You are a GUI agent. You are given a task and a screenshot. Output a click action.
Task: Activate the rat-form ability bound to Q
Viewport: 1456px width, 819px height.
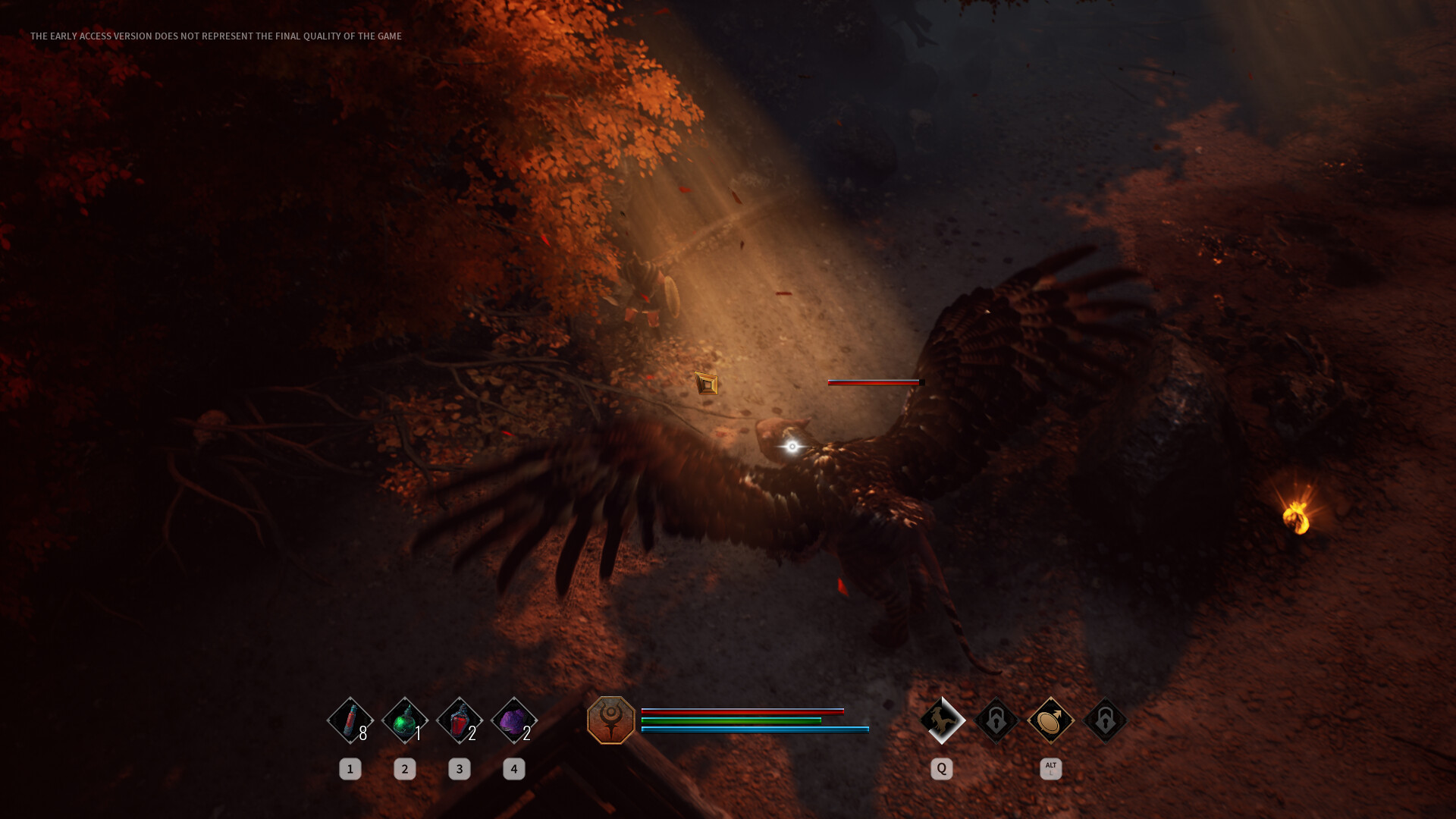941,720
